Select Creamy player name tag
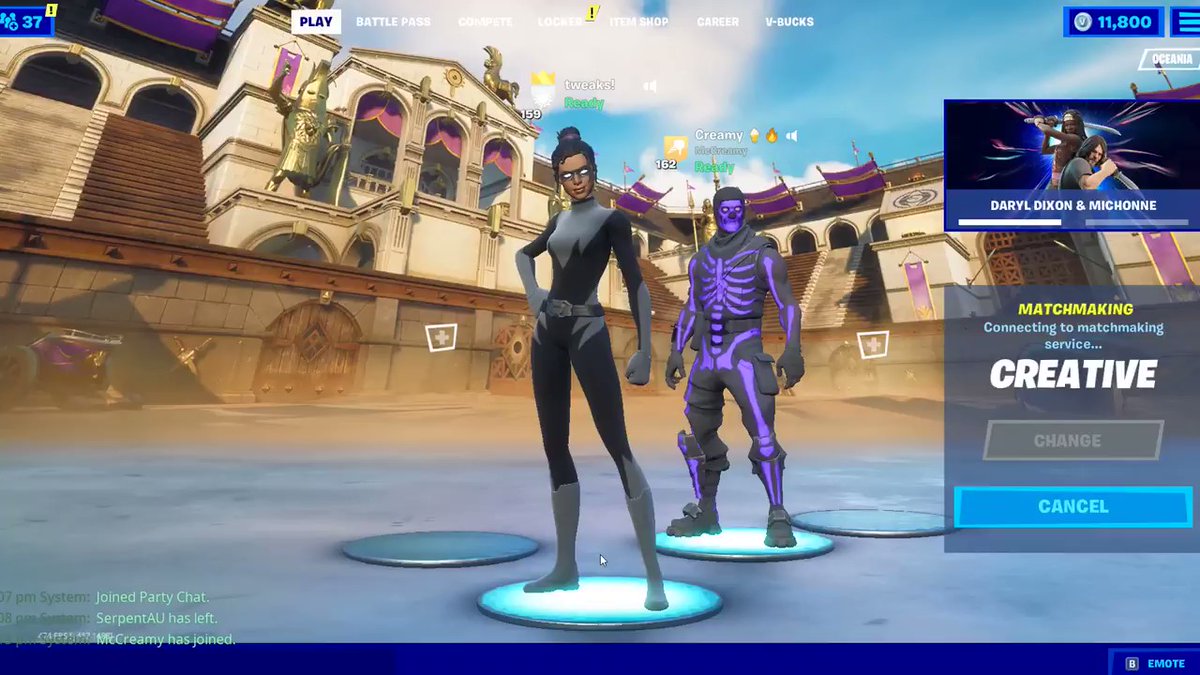The image size is (1200, 675). pos(719,135)
